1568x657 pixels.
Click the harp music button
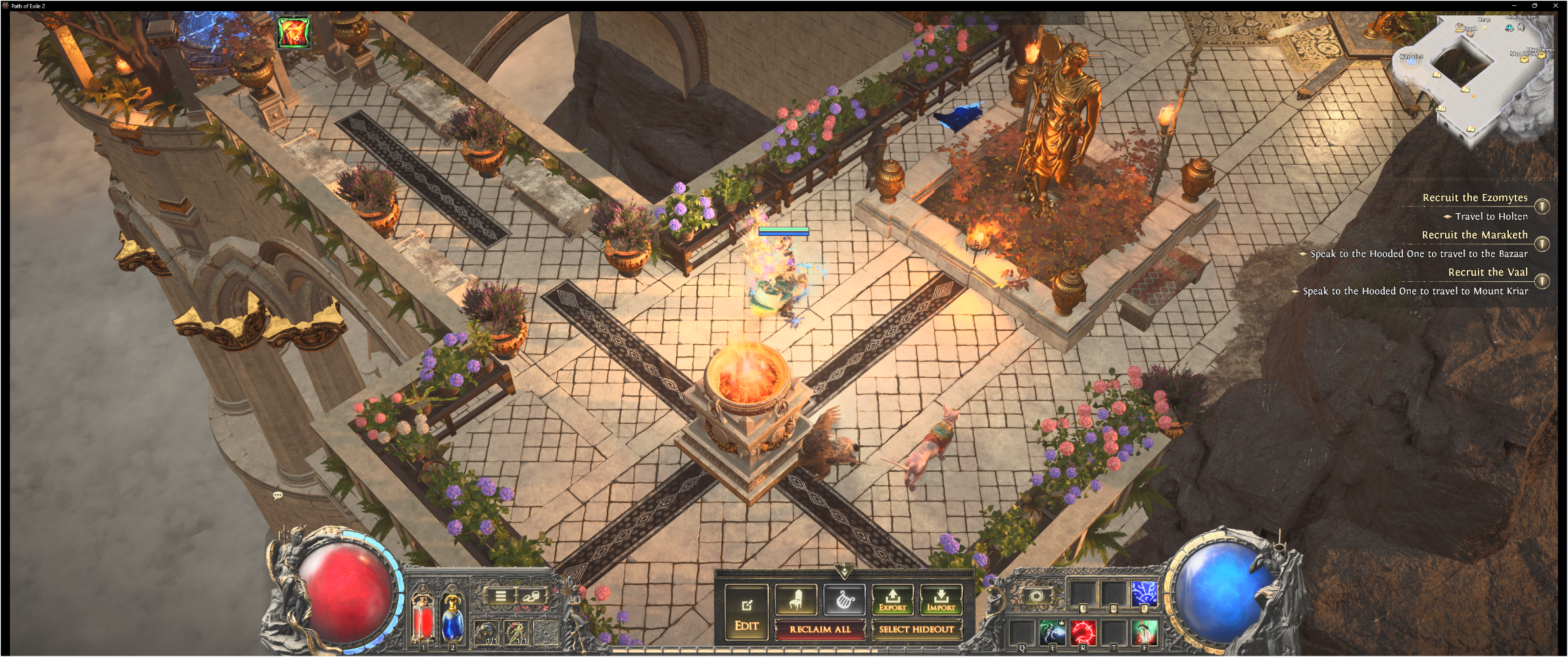click(844, 599)
